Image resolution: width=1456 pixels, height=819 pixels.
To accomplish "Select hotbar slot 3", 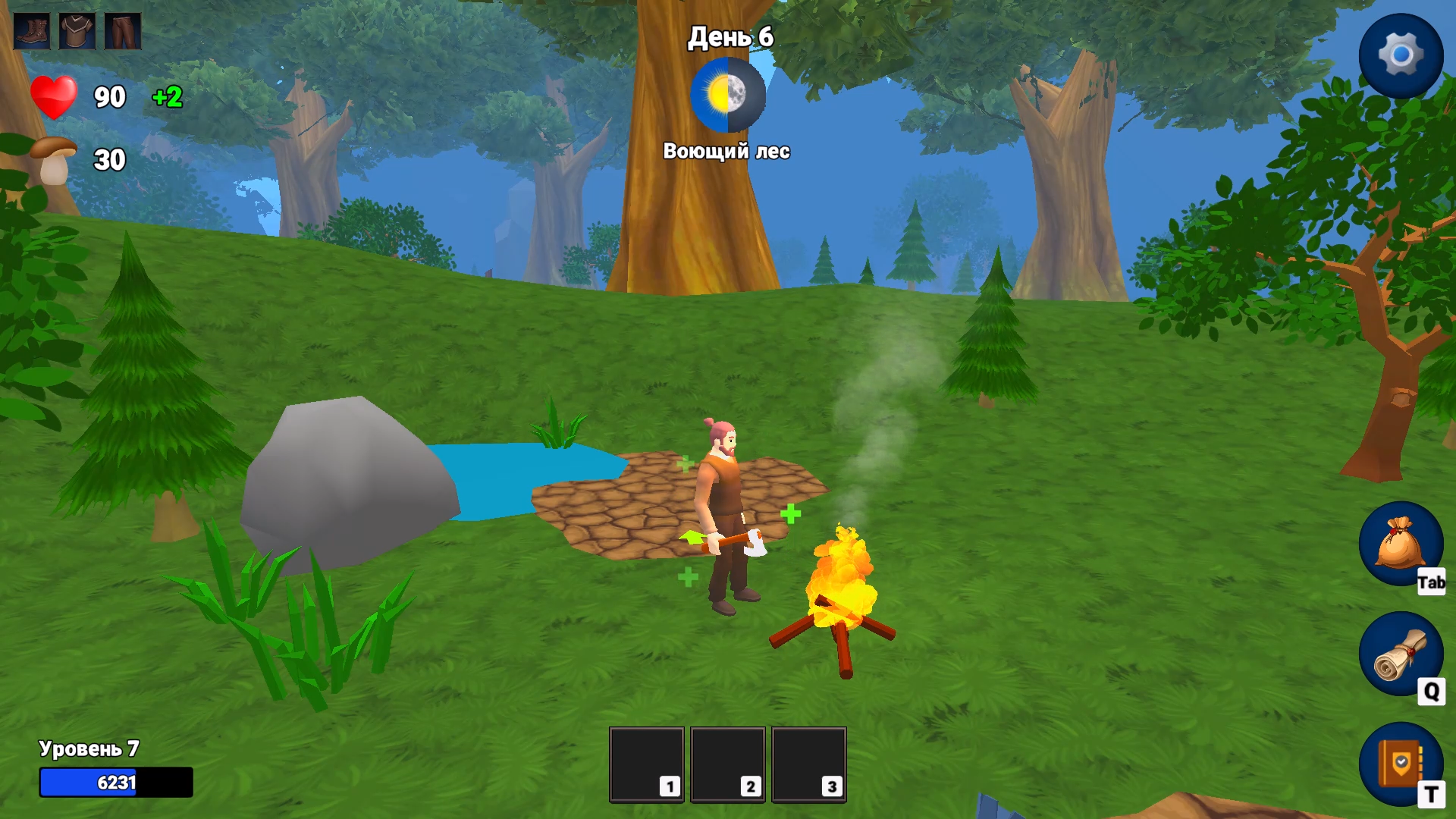I will point(810,764).
